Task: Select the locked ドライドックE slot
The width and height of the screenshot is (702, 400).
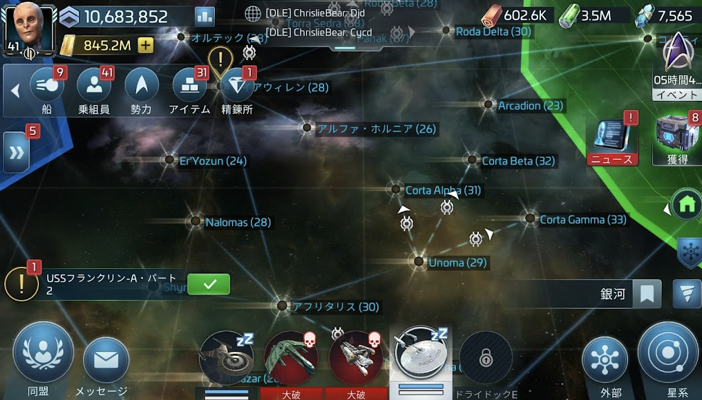Action: [485, 360]
